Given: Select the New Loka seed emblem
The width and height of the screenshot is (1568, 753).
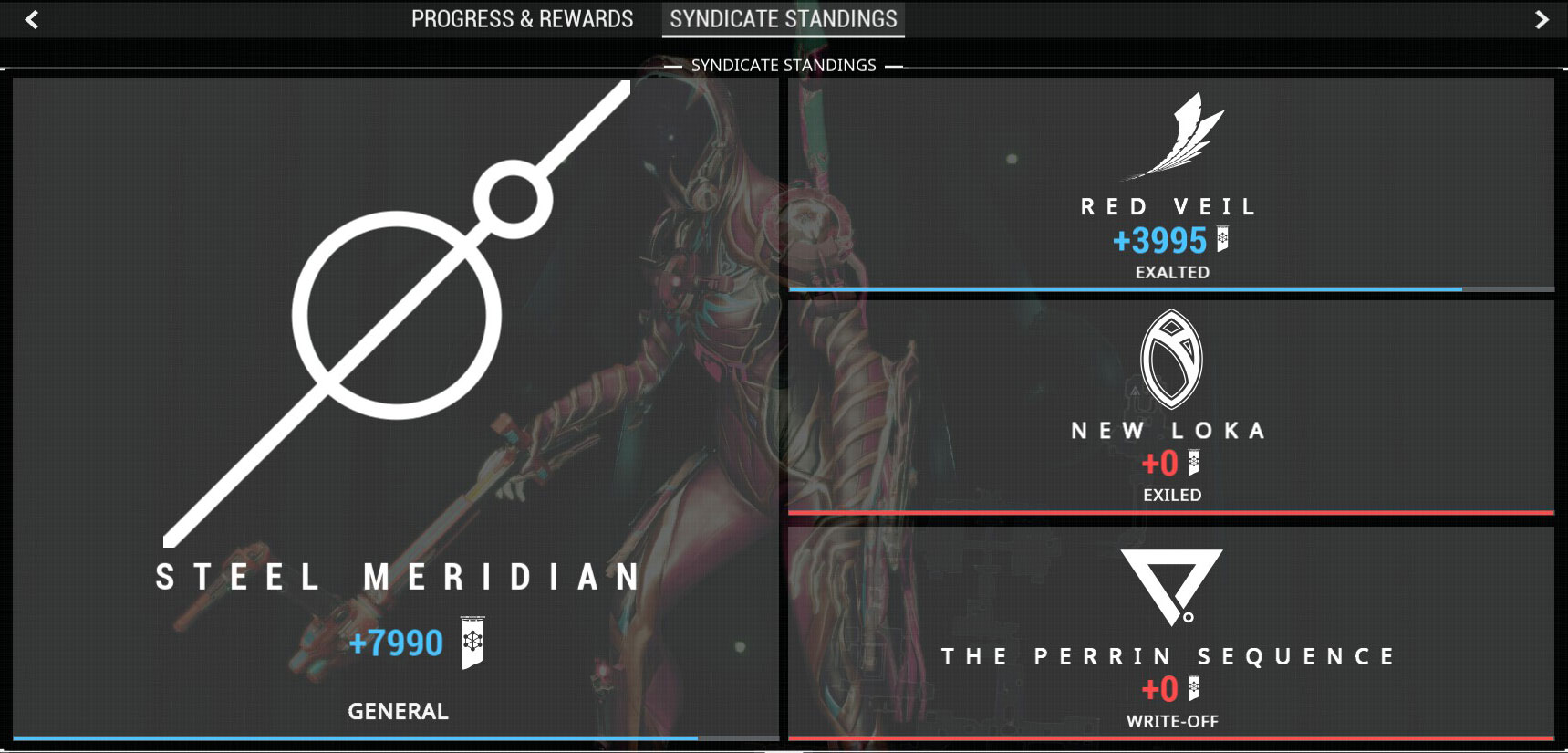Looking at the screenshot, I should pyautogui.click(x=1171, y=361).
